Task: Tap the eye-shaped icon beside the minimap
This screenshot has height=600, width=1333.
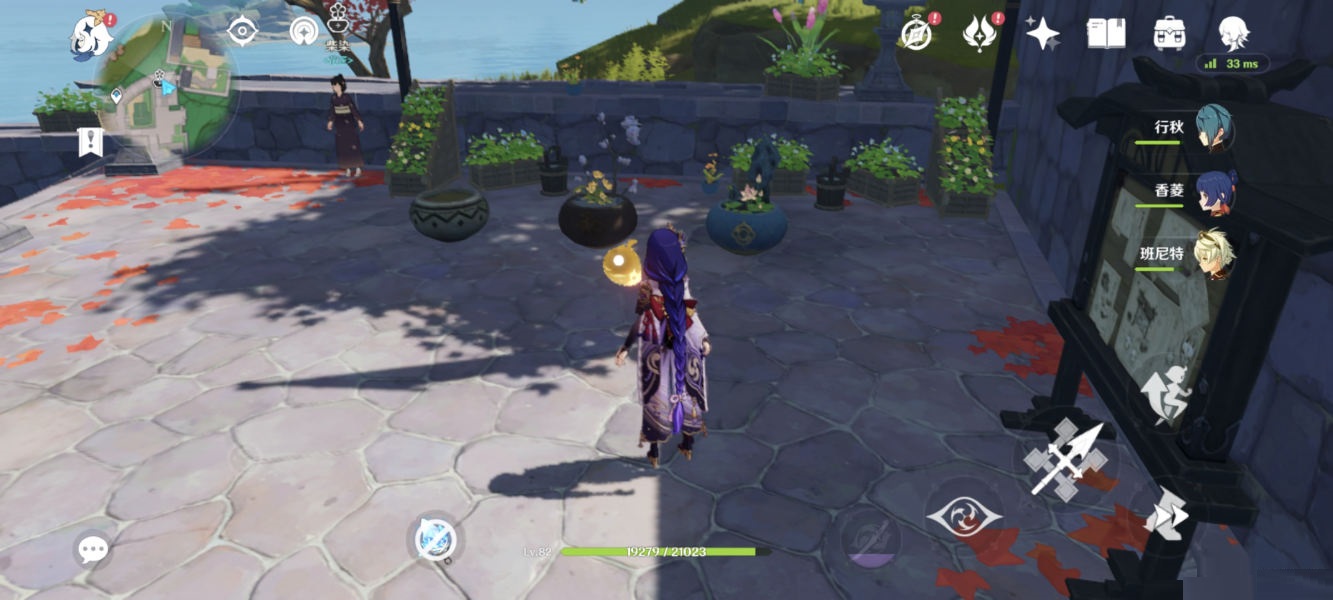Action: pos(243,31)
